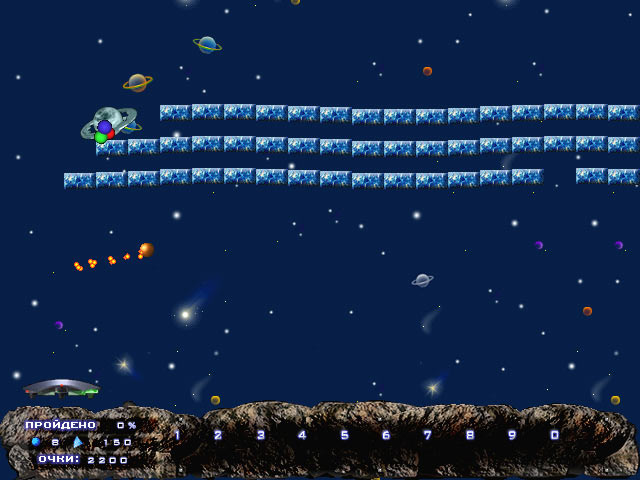Select slot number 1 in the bottom bar
The height and width of the screenshot is (480, 640).
pos(177,435)
